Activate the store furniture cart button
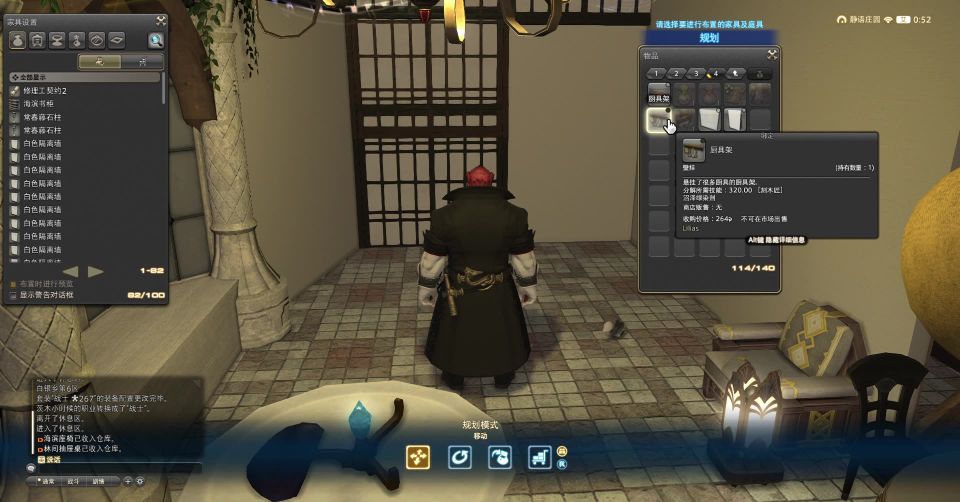 [x=540, y=457]
